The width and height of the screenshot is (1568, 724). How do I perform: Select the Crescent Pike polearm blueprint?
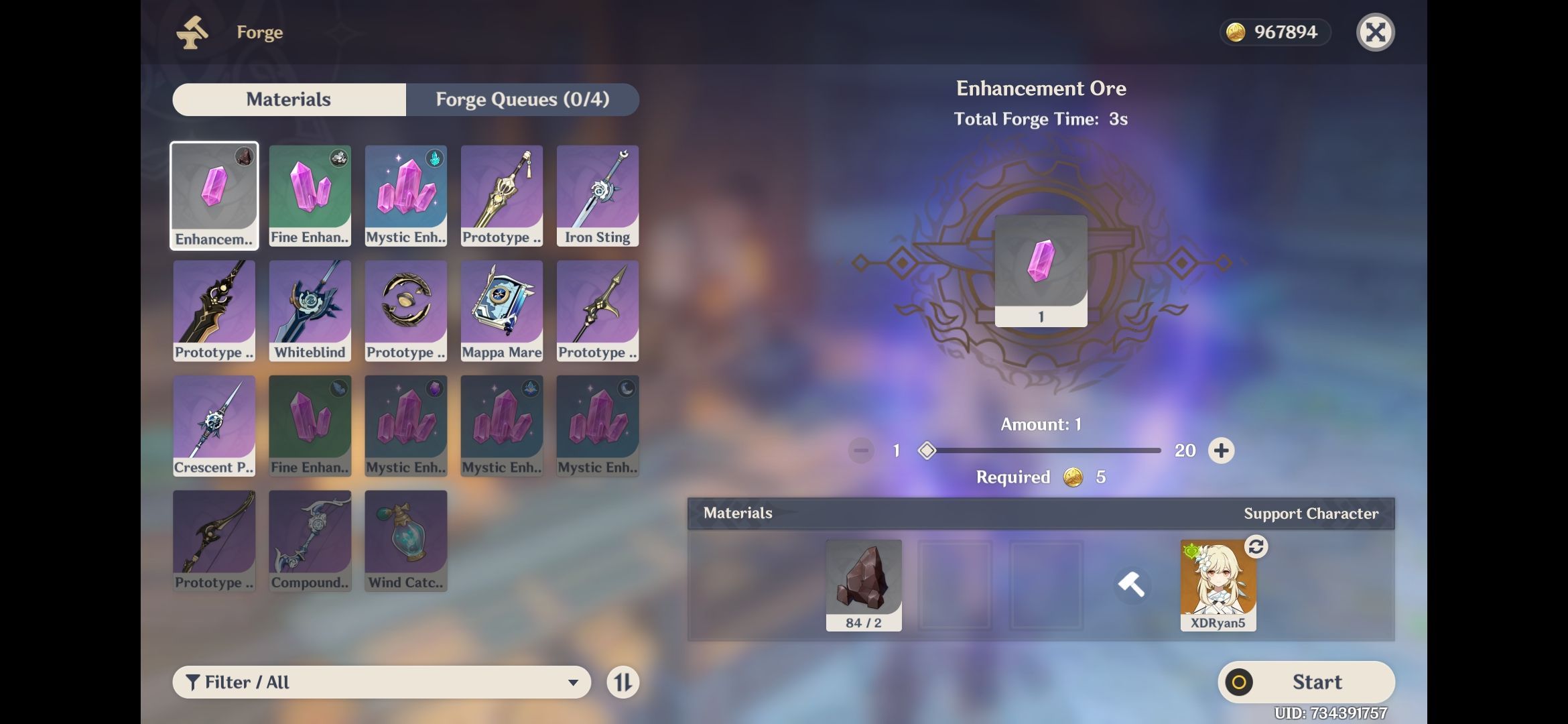(x=214, y=426)
